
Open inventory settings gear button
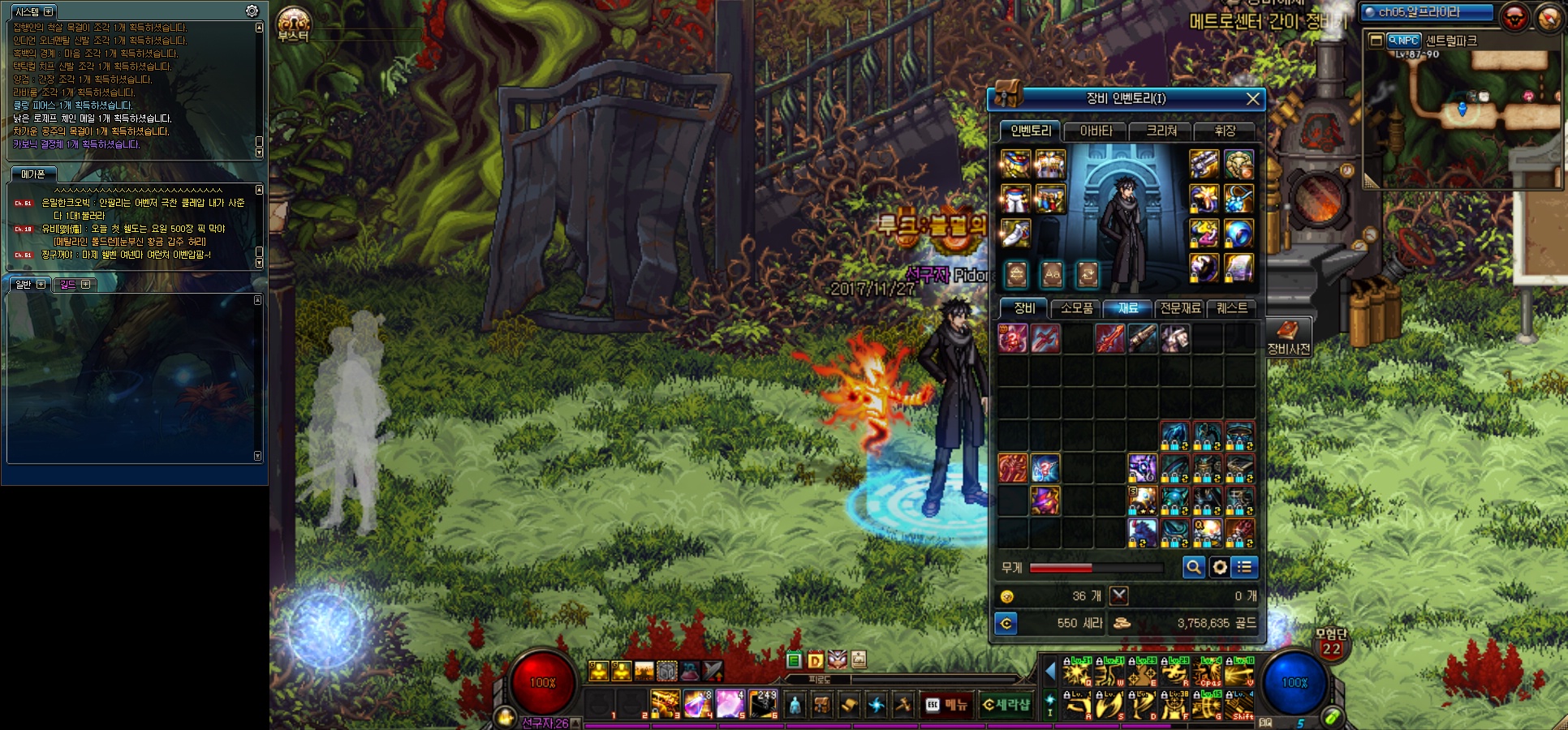click(1219, 568)
